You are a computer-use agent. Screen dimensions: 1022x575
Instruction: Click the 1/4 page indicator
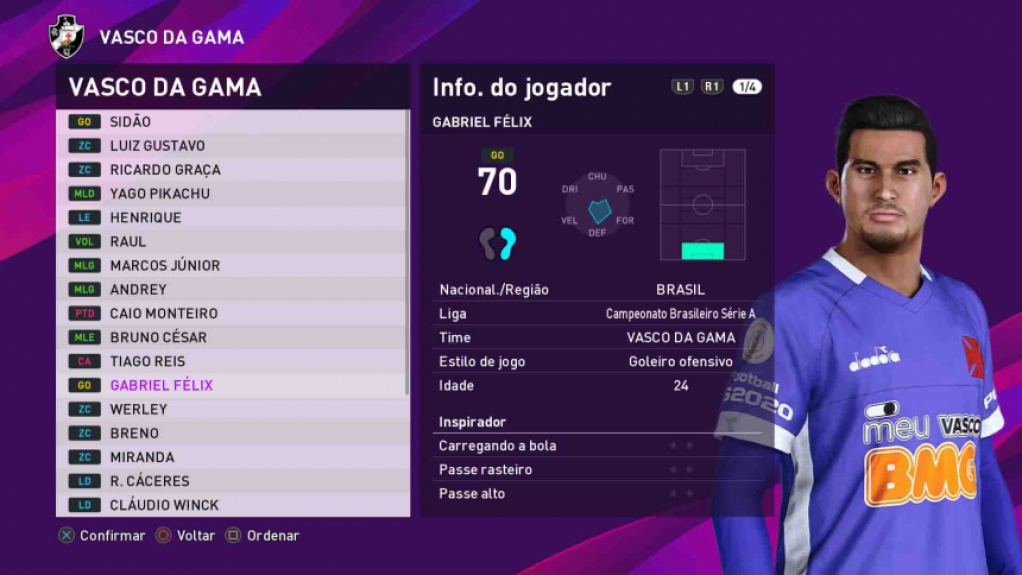pyautogui.click(x=747, y=87)
